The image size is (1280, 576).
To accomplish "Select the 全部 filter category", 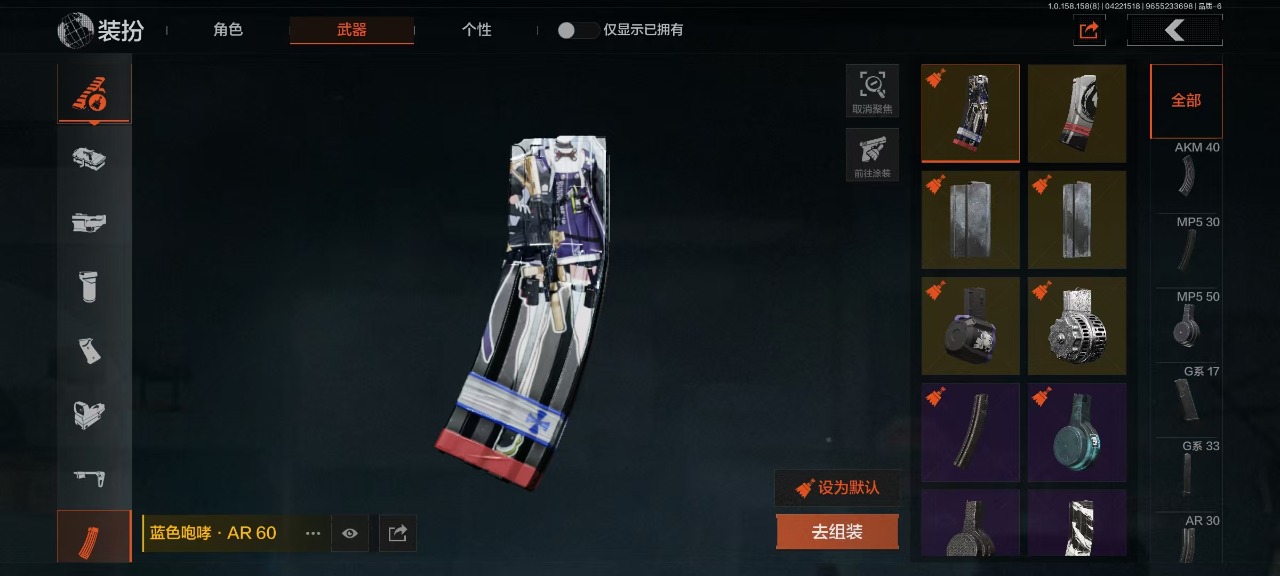I will click(x=1186, y=101).
